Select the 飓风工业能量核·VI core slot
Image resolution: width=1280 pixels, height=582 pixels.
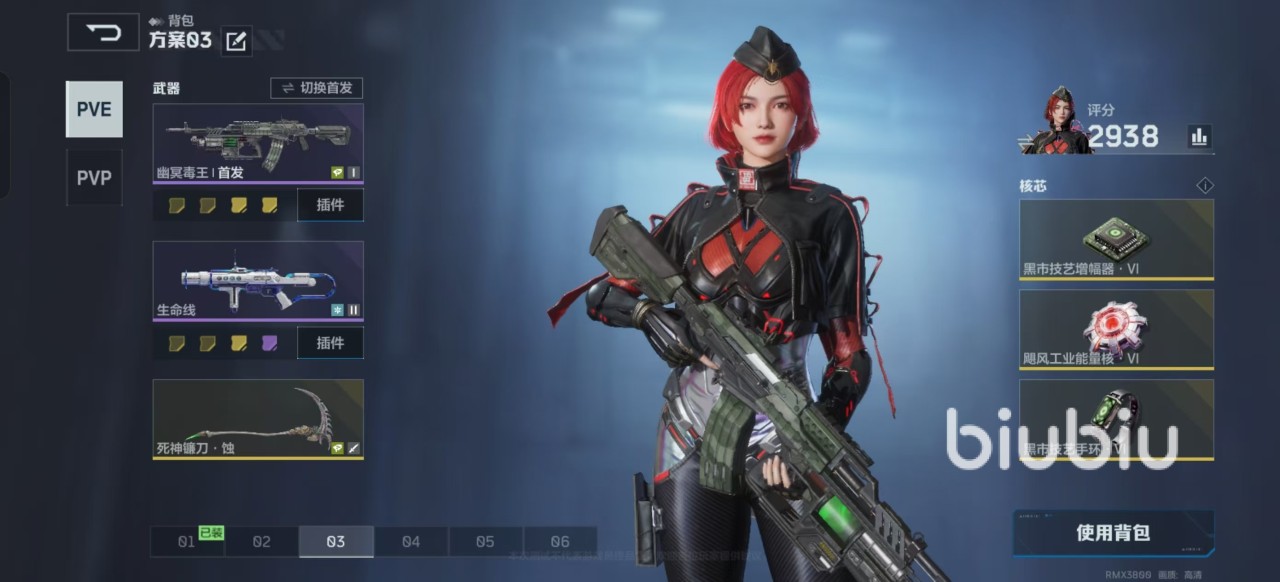(1116, 329)
